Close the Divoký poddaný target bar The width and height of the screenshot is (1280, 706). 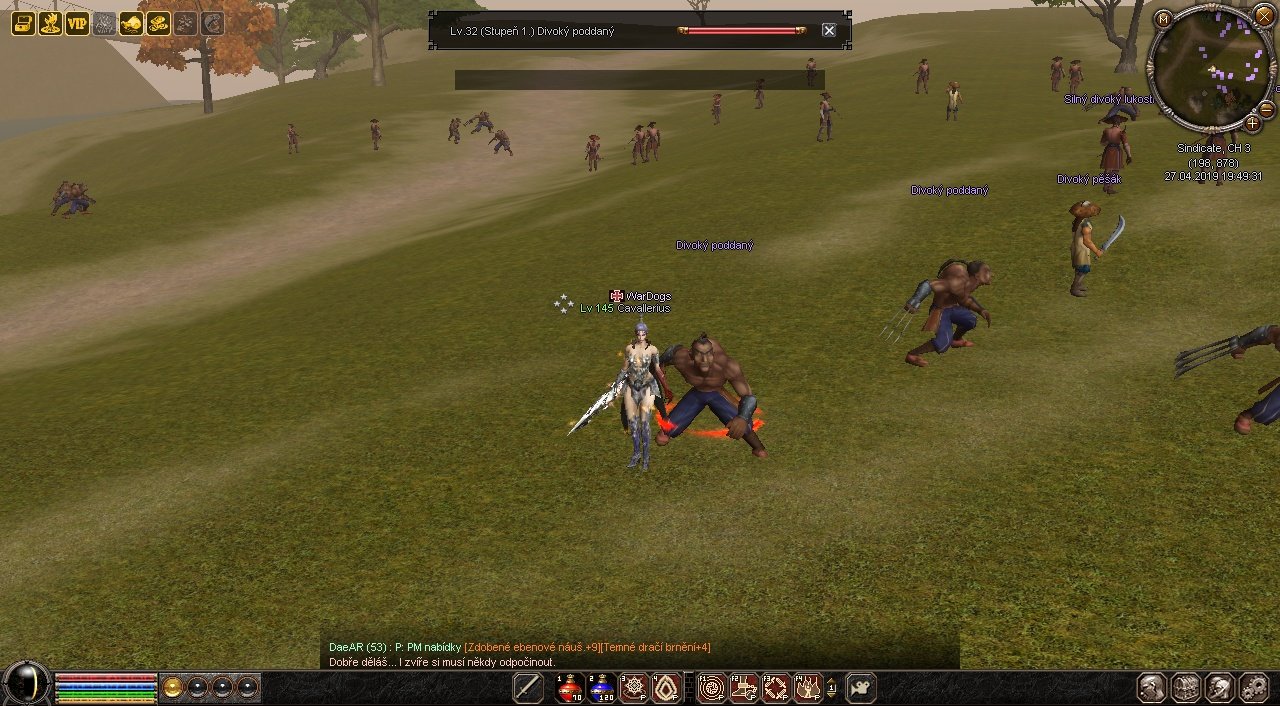(829, 30)
